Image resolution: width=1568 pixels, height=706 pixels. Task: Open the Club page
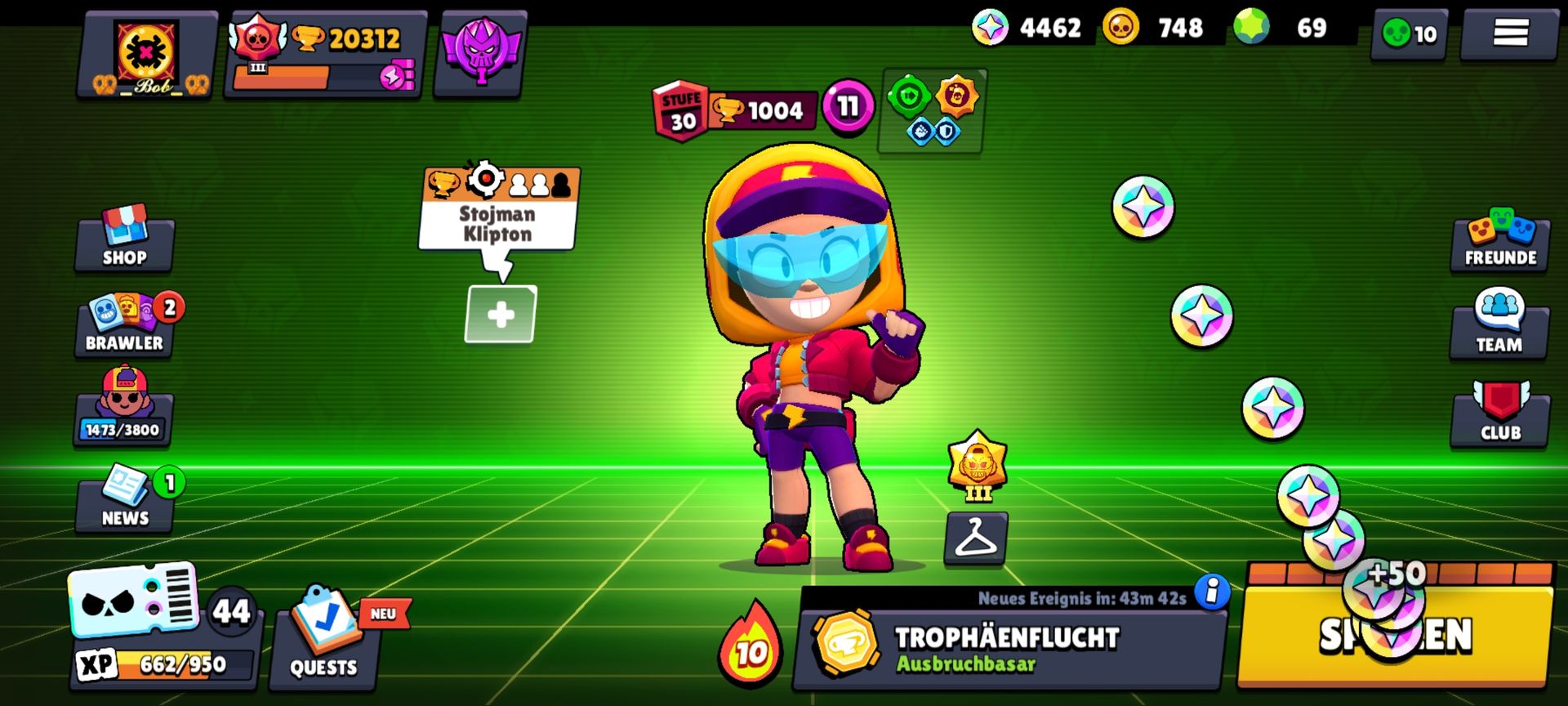point(1500,414)
